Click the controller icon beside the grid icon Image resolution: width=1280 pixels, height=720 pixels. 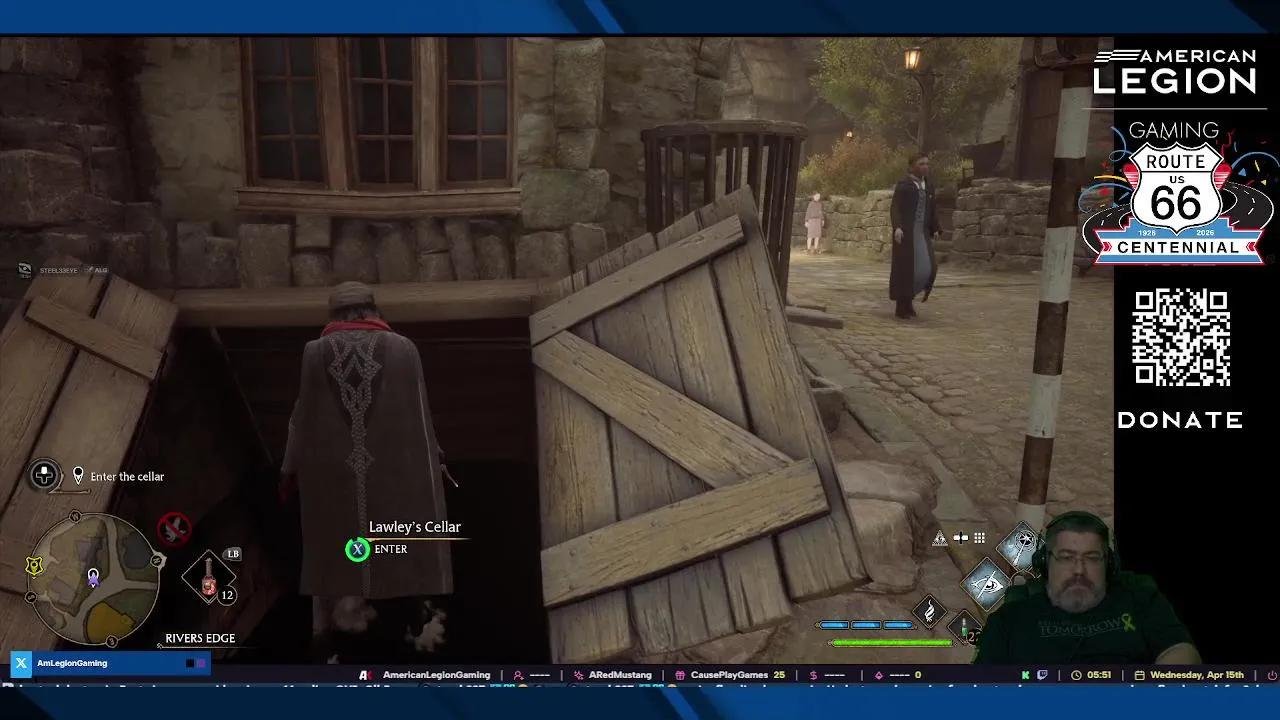pyautogui.click(x=960, y=538)
